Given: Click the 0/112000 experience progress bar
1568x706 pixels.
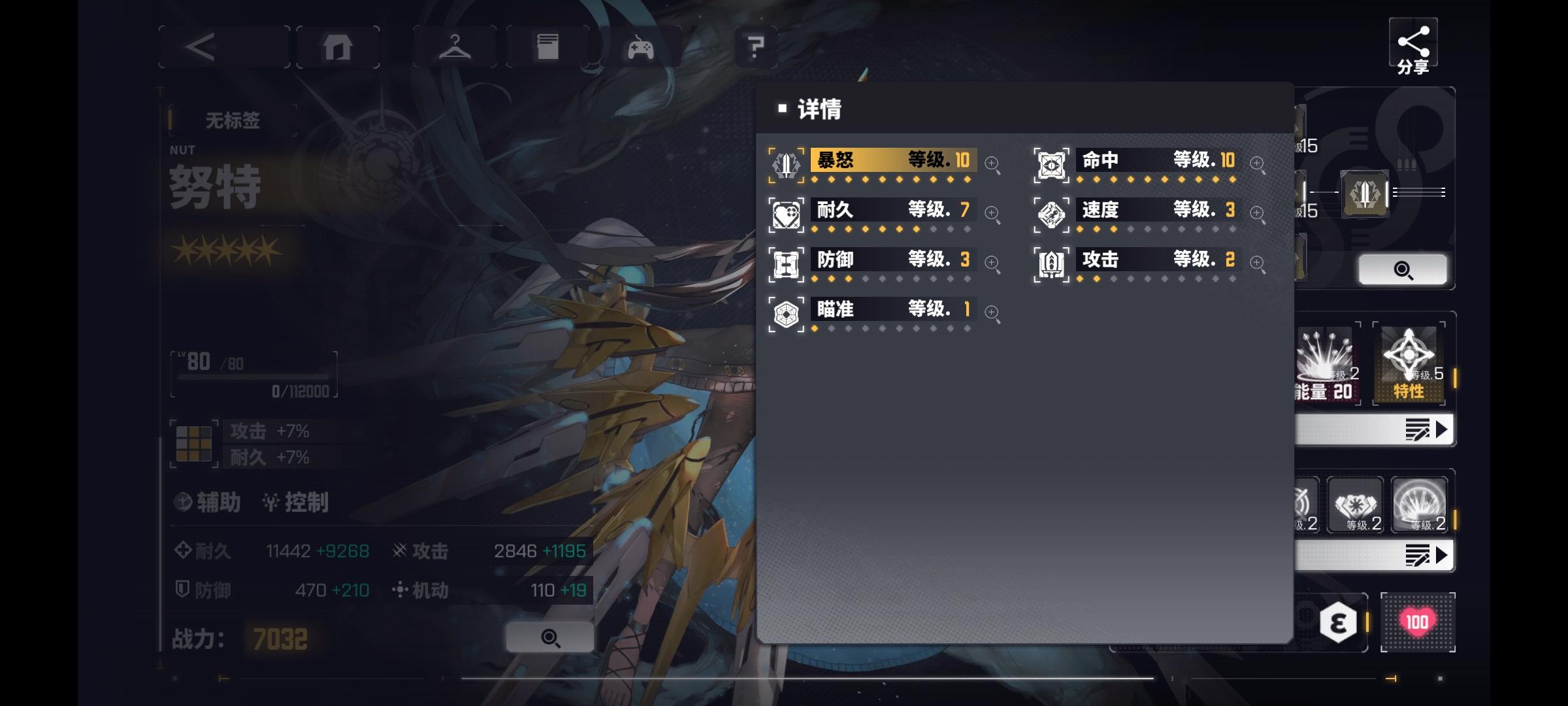Looking at the screenshot, I should (255, 377).
